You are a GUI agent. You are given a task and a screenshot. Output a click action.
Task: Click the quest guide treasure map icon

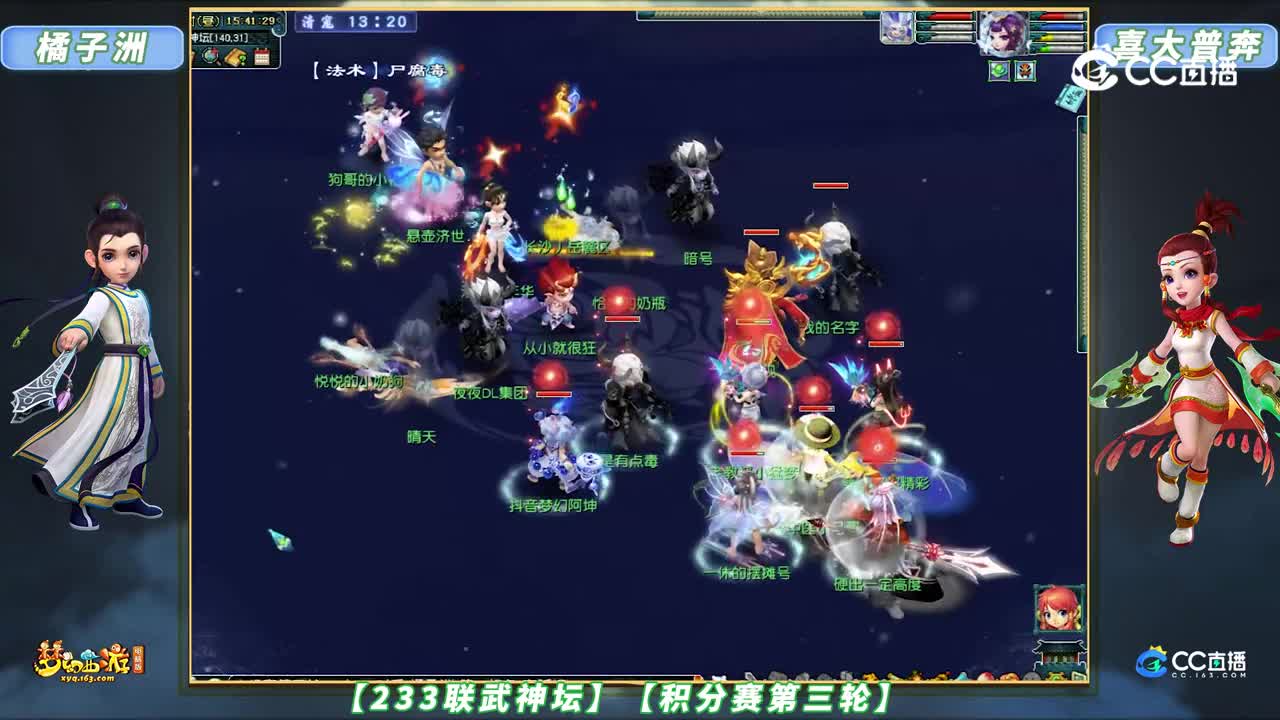(234, 57)
